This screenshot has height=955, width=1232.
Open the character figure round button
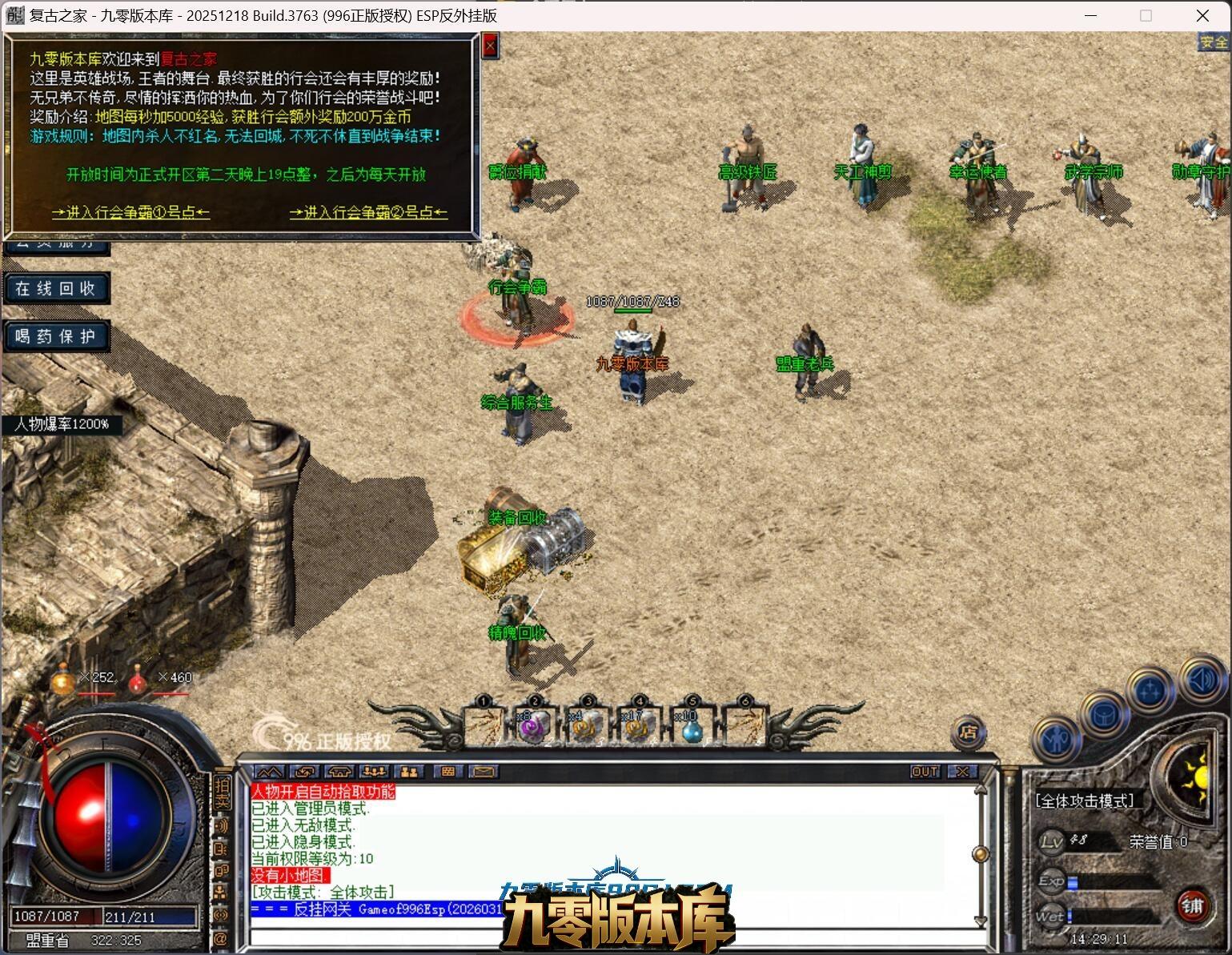[1057, 738]
